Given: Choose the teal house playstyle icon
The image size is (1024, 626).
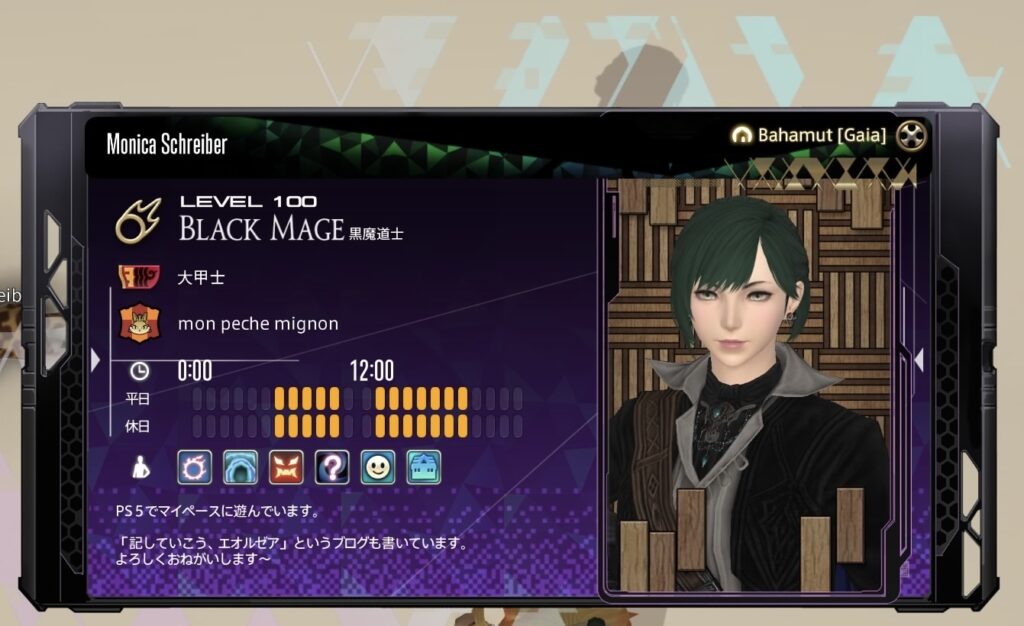Looking at the screenshot, I should click(x=423, y=467).
